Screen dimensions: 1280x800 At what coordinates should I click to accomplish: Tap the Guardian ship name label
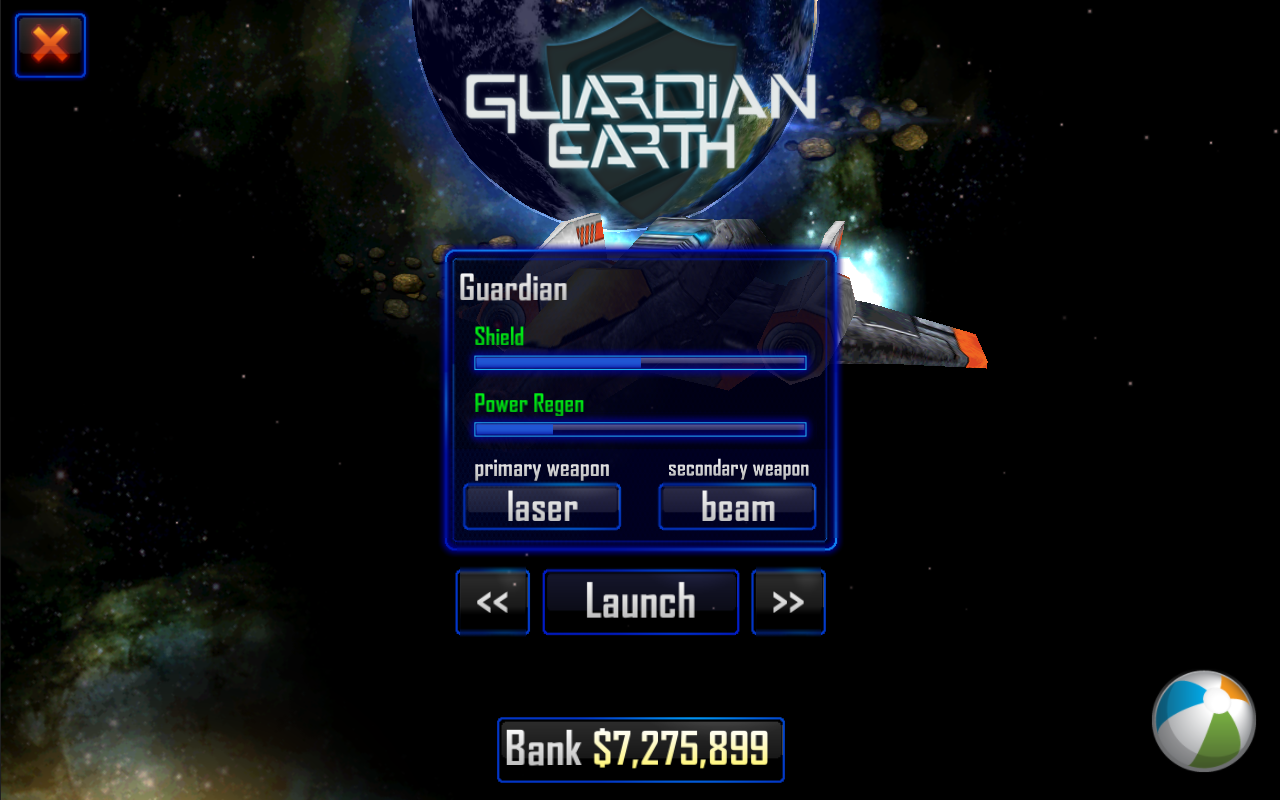(x=511, y=288)
